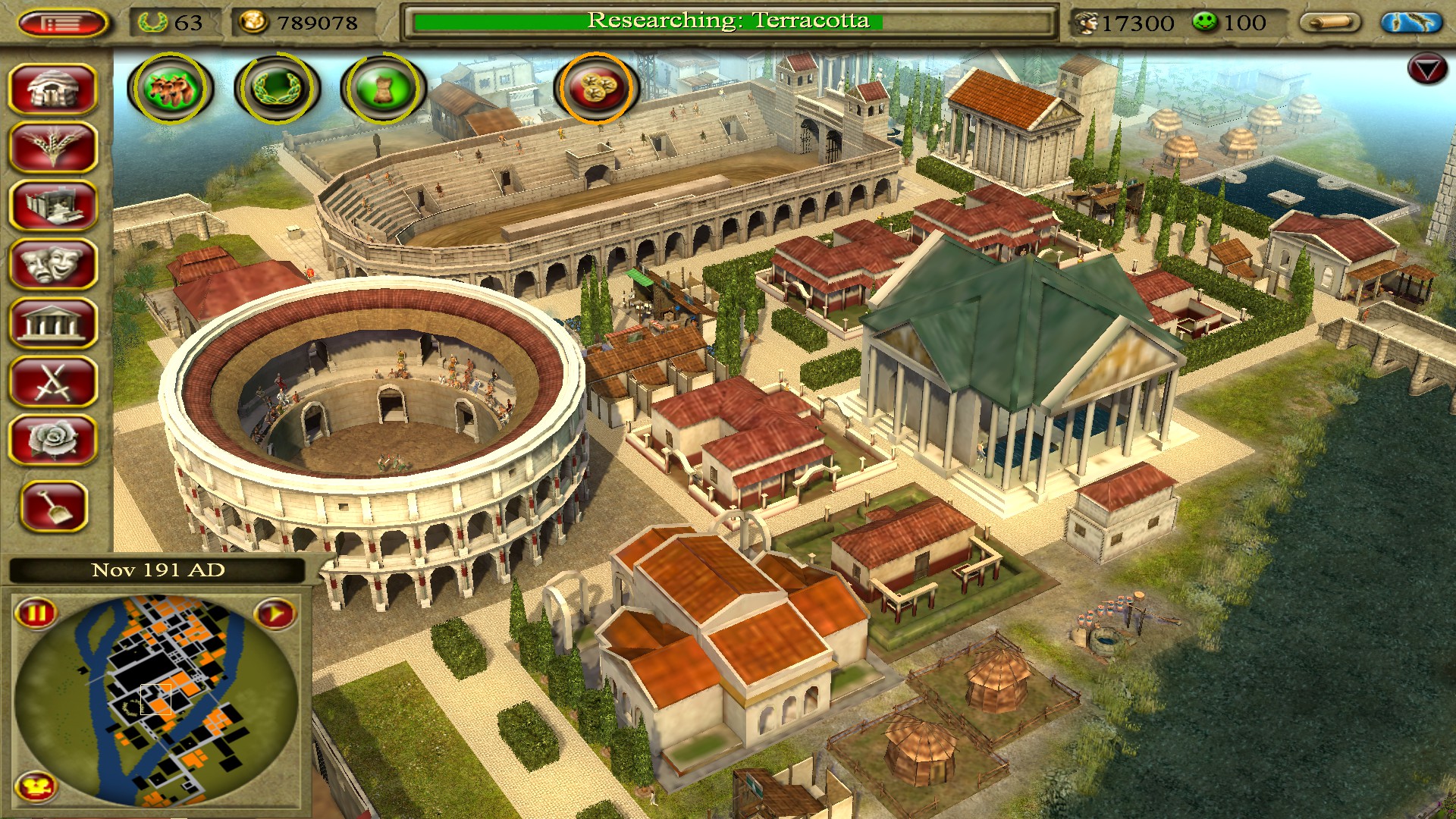Image resolution: width=1456 pixels, height=819 pixels.
Task: Open the main menu red oval button
Action: (62, 24)
